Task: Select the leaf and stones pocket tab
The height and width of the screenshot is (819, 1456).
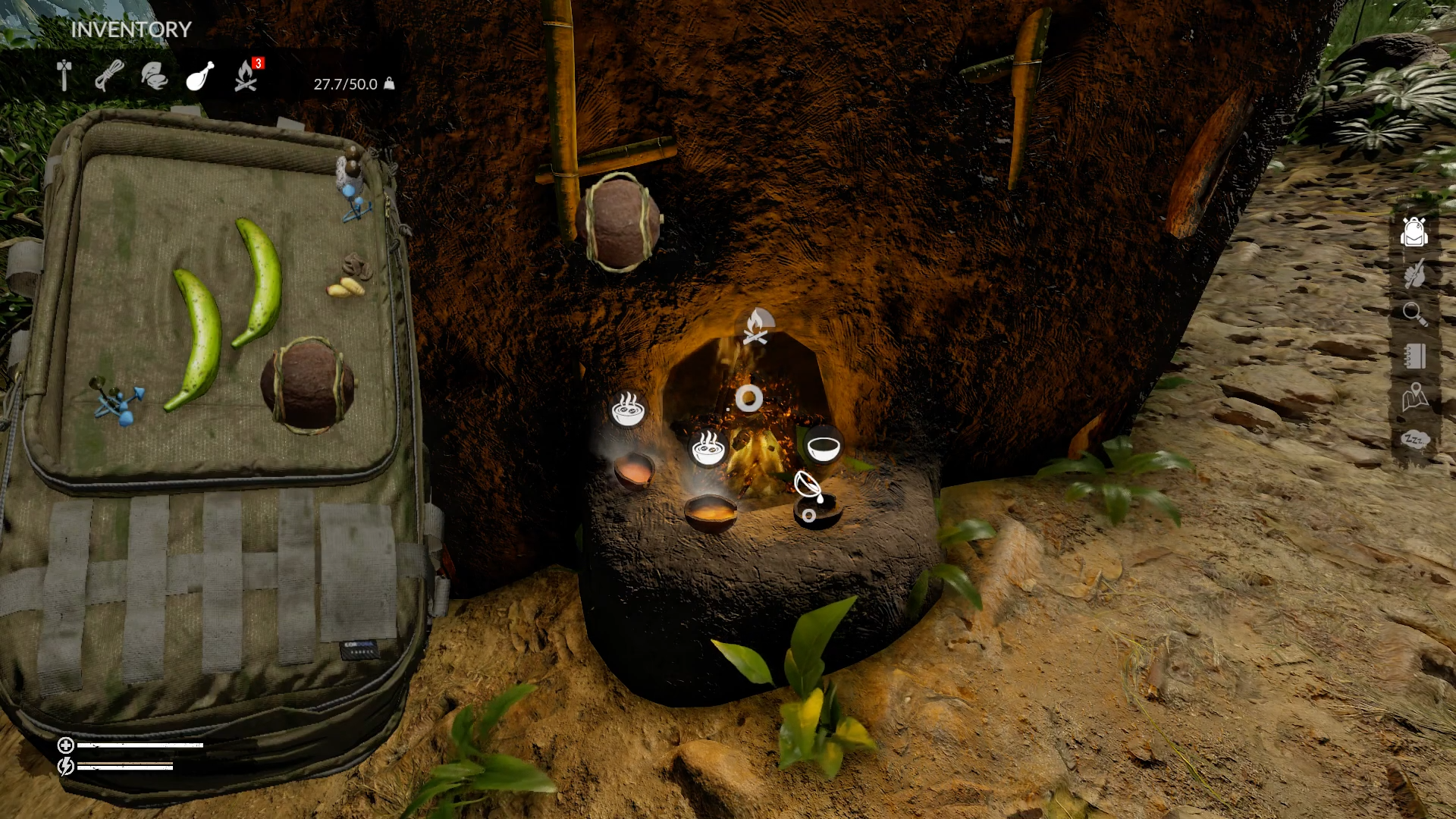Action: (x=155, y=77)
